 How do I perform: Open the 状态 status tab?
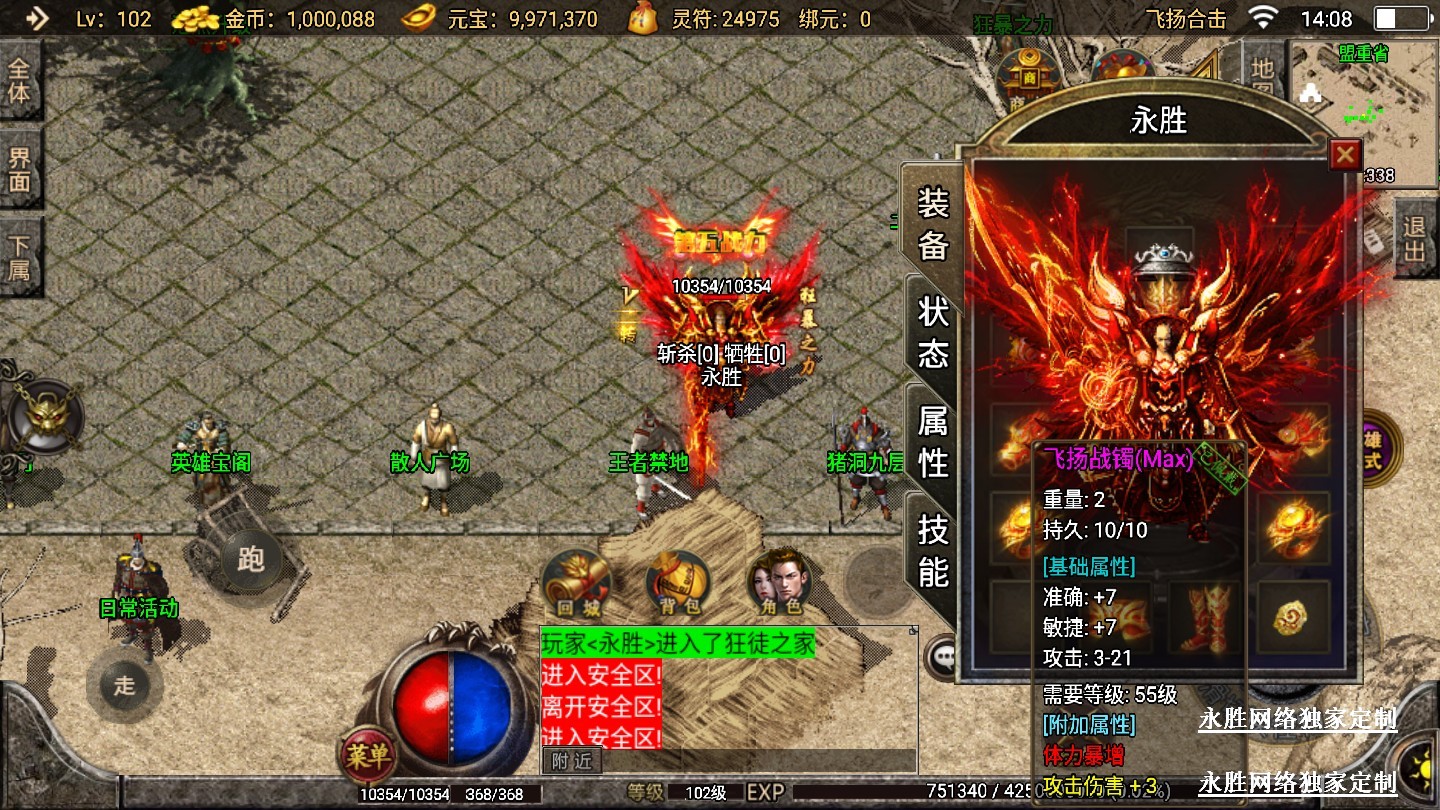coord(932,332)
